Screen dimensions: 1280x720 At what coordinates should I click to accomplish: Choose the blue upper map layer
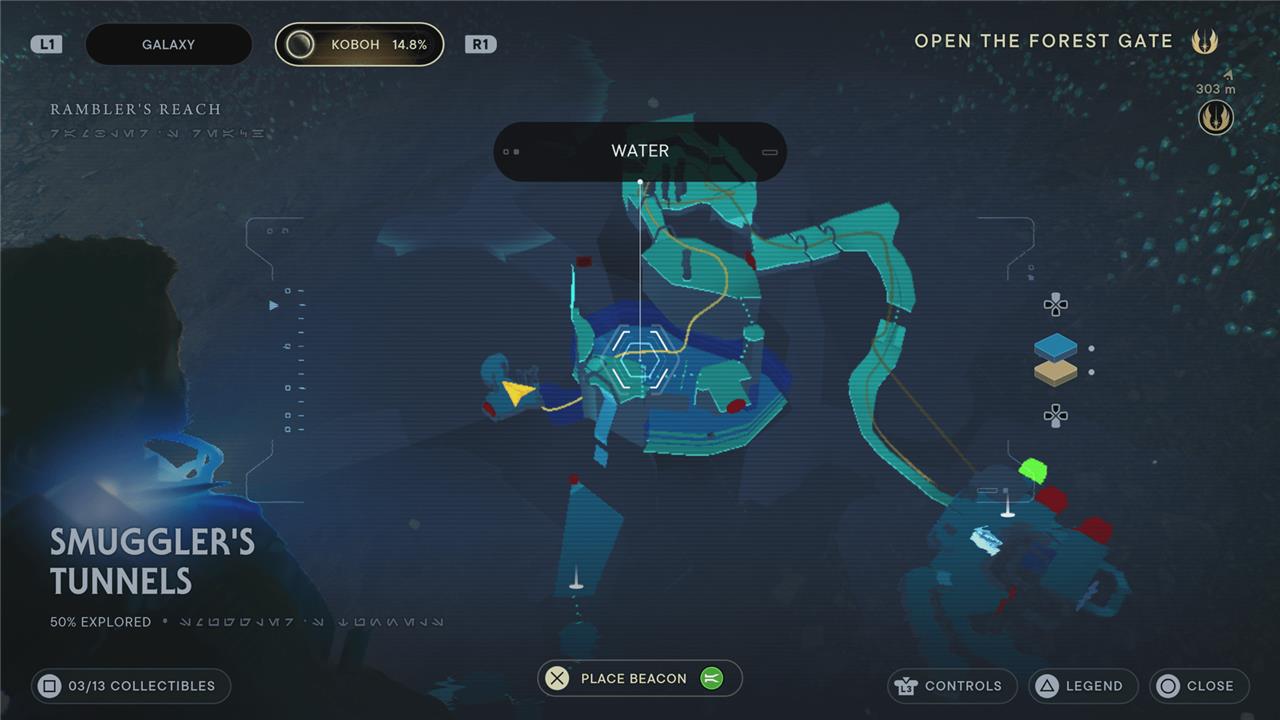point(1056,347)
